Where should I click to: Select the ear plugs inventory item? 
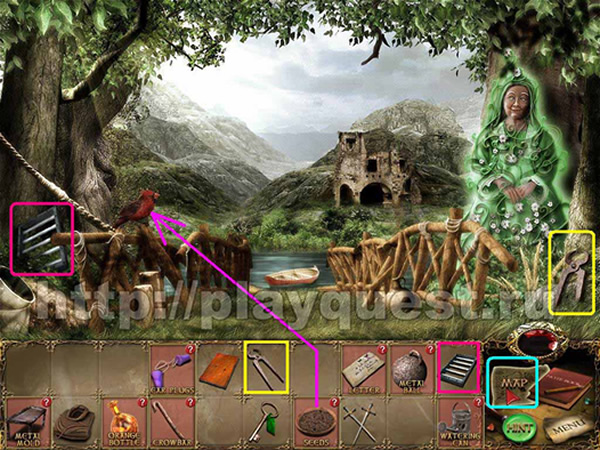pyautogui.click(x=170, y=369)
